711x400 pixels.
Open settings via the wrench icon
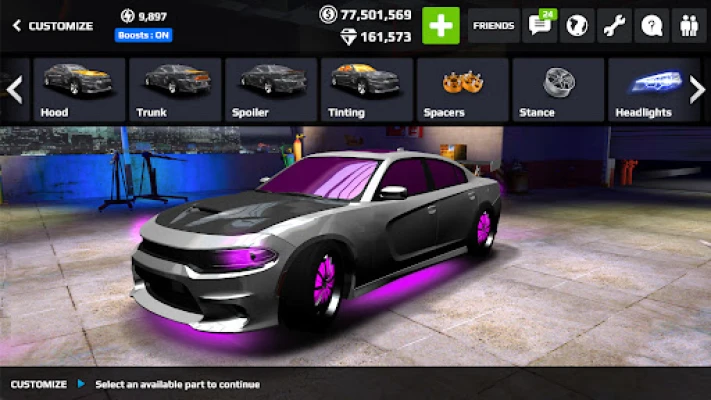(x=614, y=25)
